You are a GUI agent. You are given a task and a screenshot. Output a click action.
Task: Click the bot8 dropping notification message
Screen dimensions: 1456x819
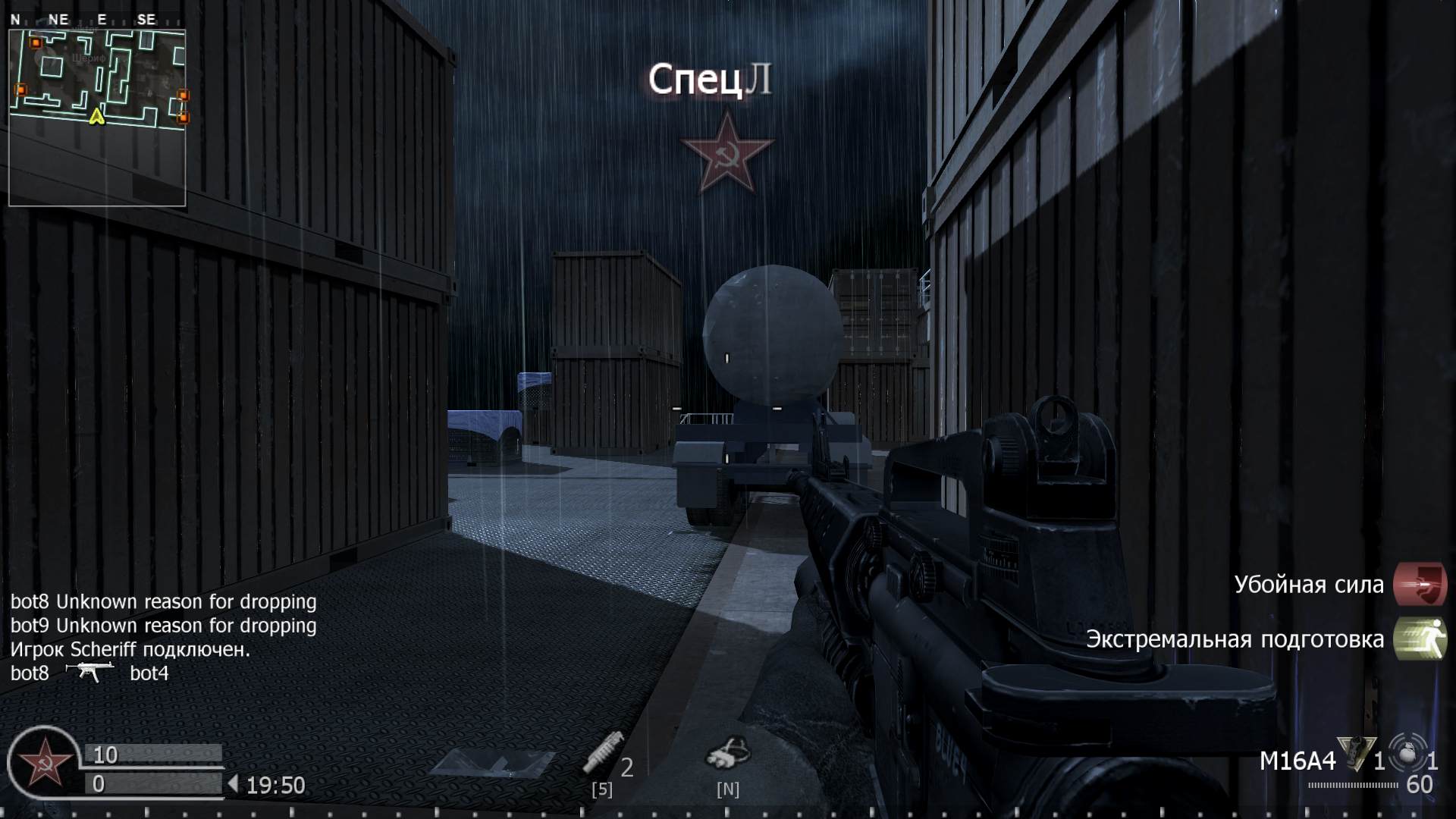click(164, 601)
